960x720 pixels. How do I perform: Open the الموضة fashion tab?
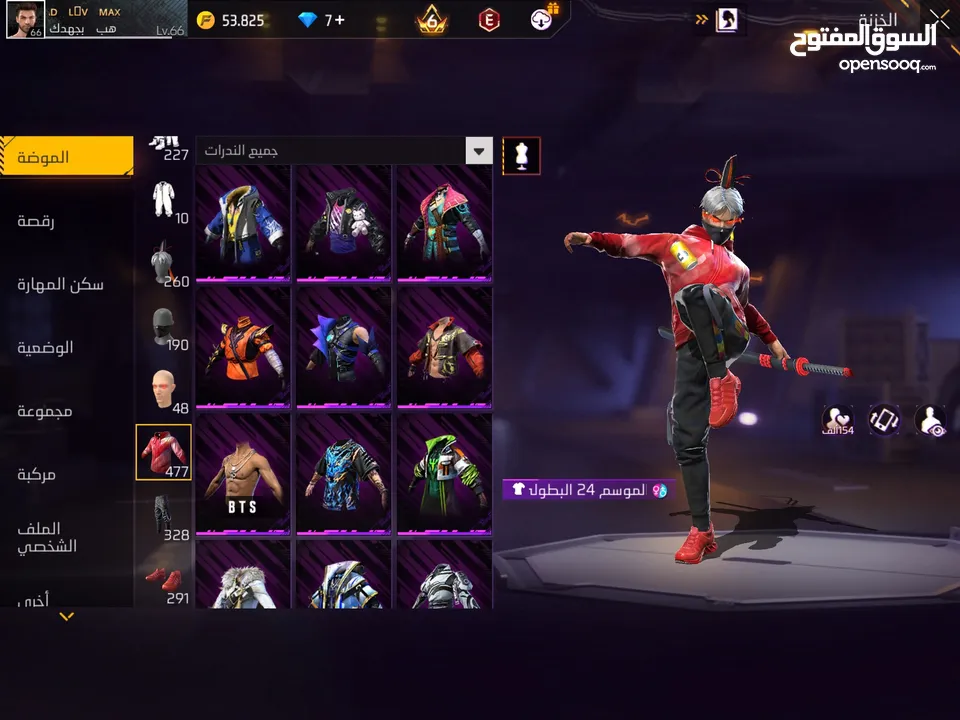pos(66,157)
